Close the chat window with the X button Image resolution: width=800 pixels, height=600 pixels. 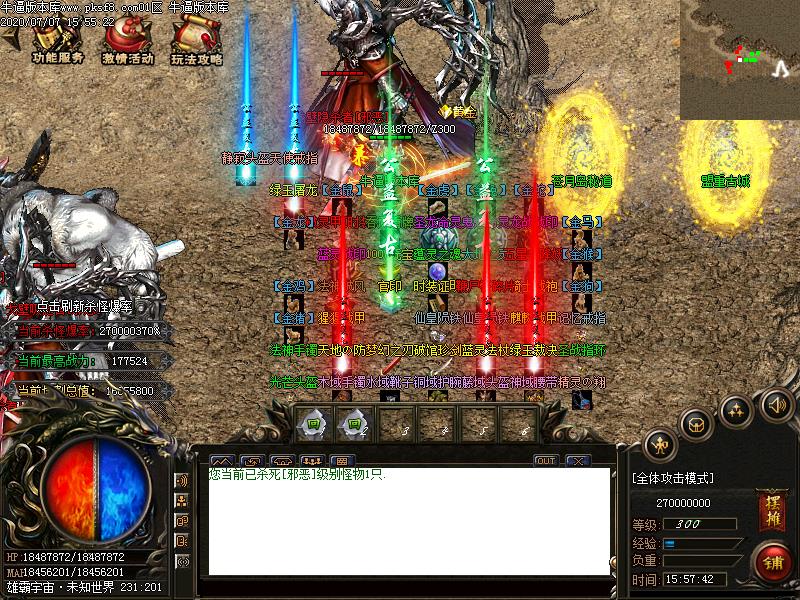[x=577, y=460]
